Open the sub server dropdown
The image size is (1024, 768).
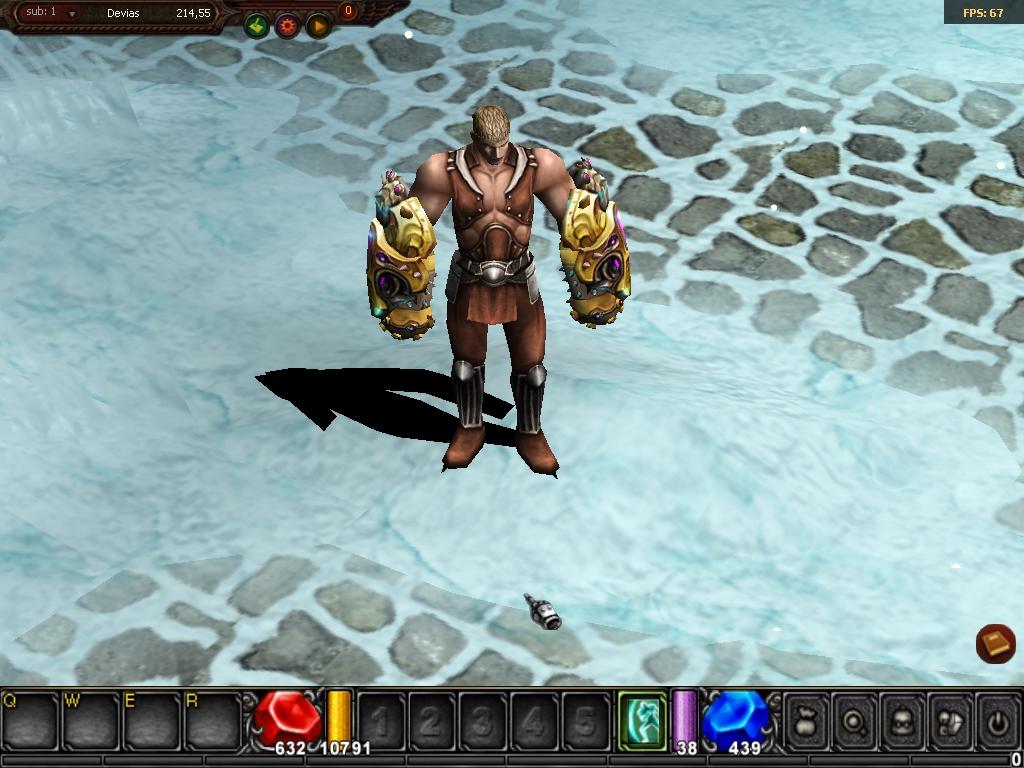click(x=72, y=14)
